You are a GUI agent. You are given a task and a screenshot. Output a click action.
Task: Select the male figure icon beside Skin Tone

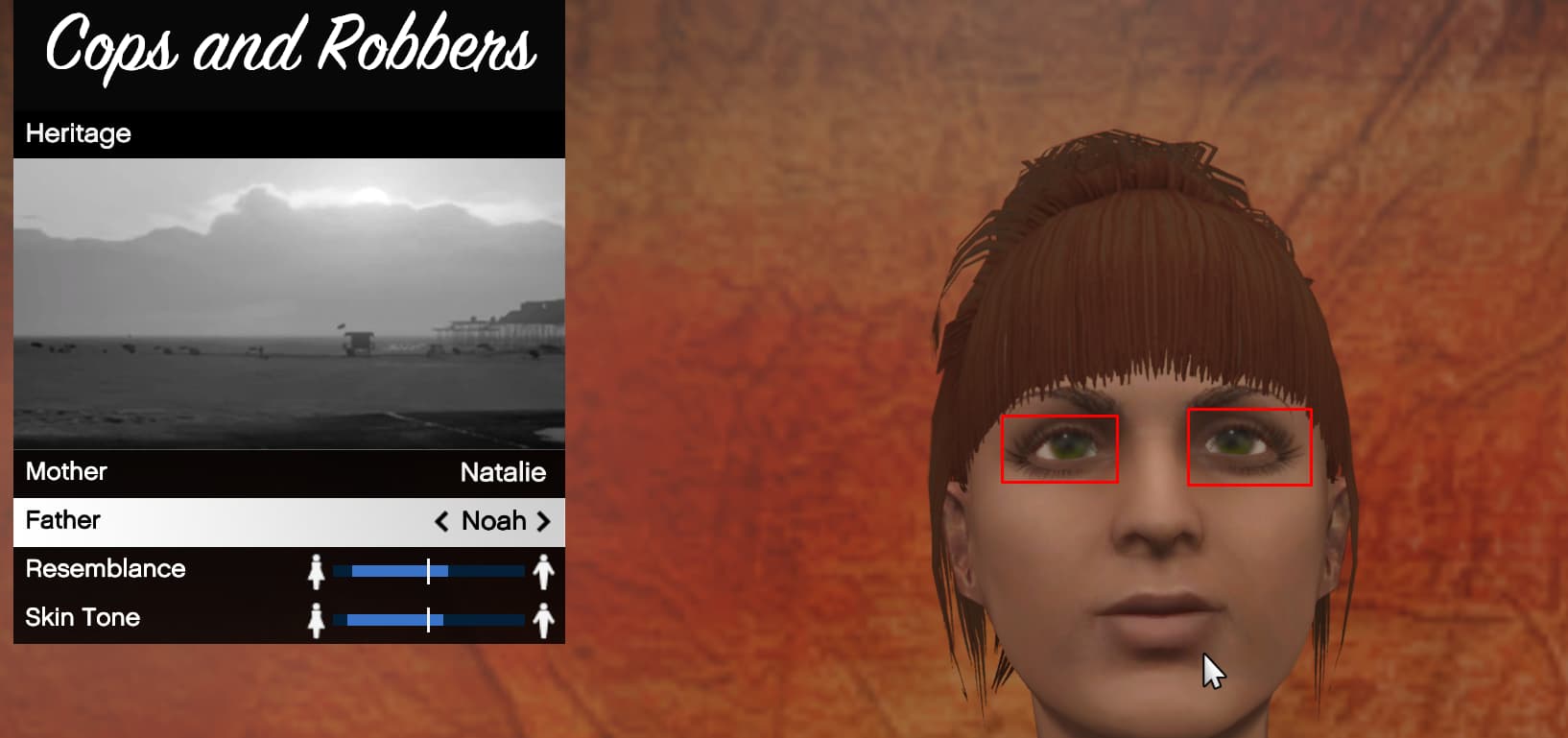pyautogui.click(x=543, y=619)
